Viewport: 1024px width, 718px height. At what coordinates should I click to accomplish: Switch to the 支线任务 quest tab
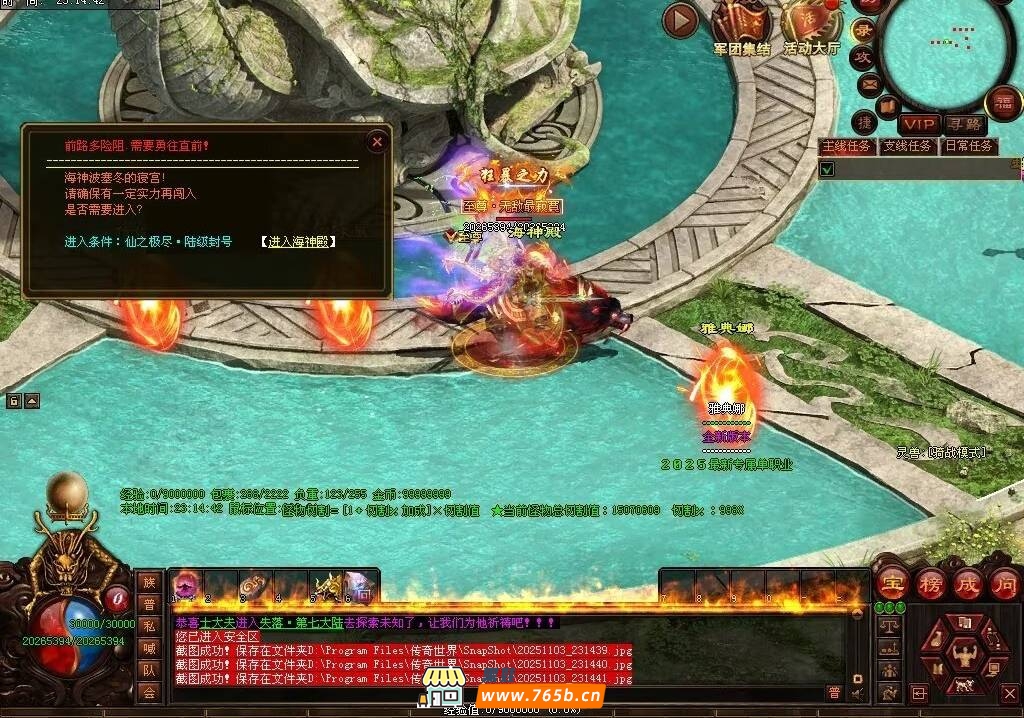pyautogui.click(x=908, y=146)
